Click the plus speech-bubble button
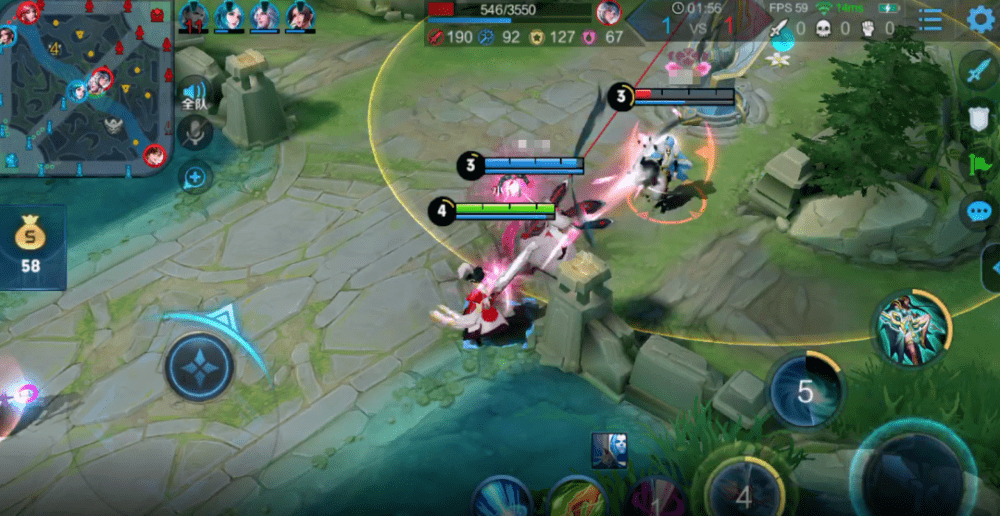This screenshot has height=516, width=1000. pos(194,178)
